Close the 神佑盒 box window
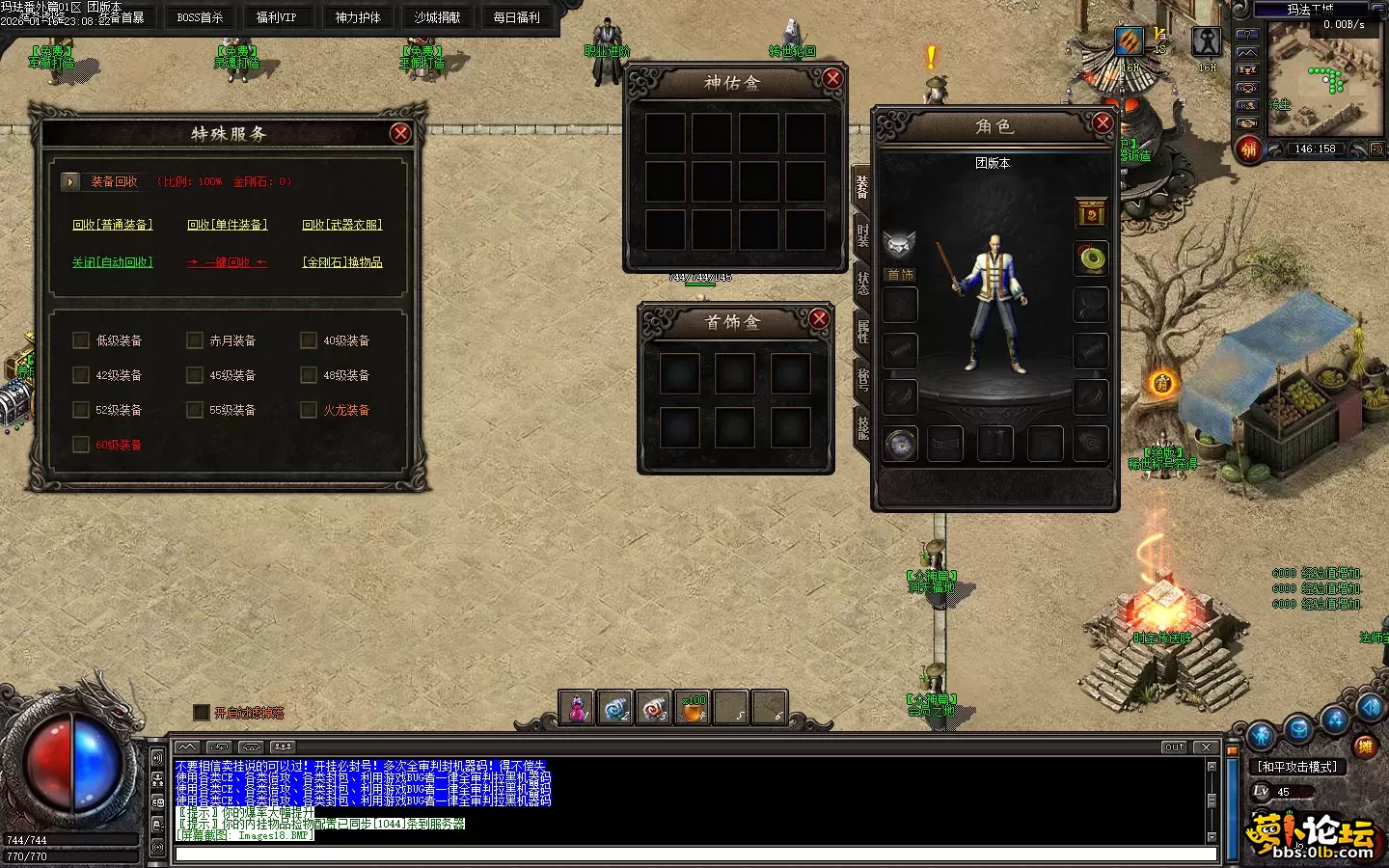 point(832,79)
